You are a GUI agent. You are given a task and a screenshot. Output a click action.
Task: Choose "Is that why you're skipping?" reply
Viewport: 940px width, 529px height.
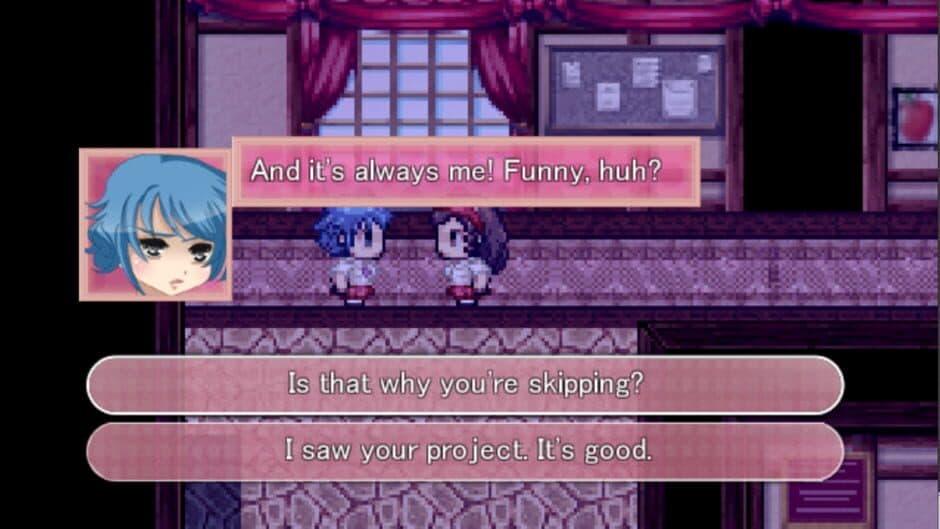(465, 385)
